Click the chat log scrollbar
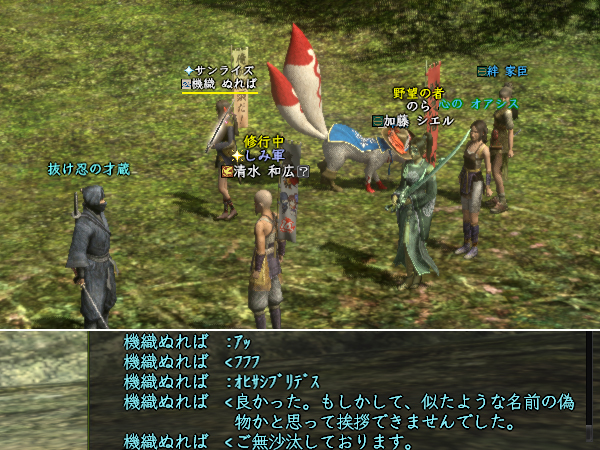 point(590,390)
